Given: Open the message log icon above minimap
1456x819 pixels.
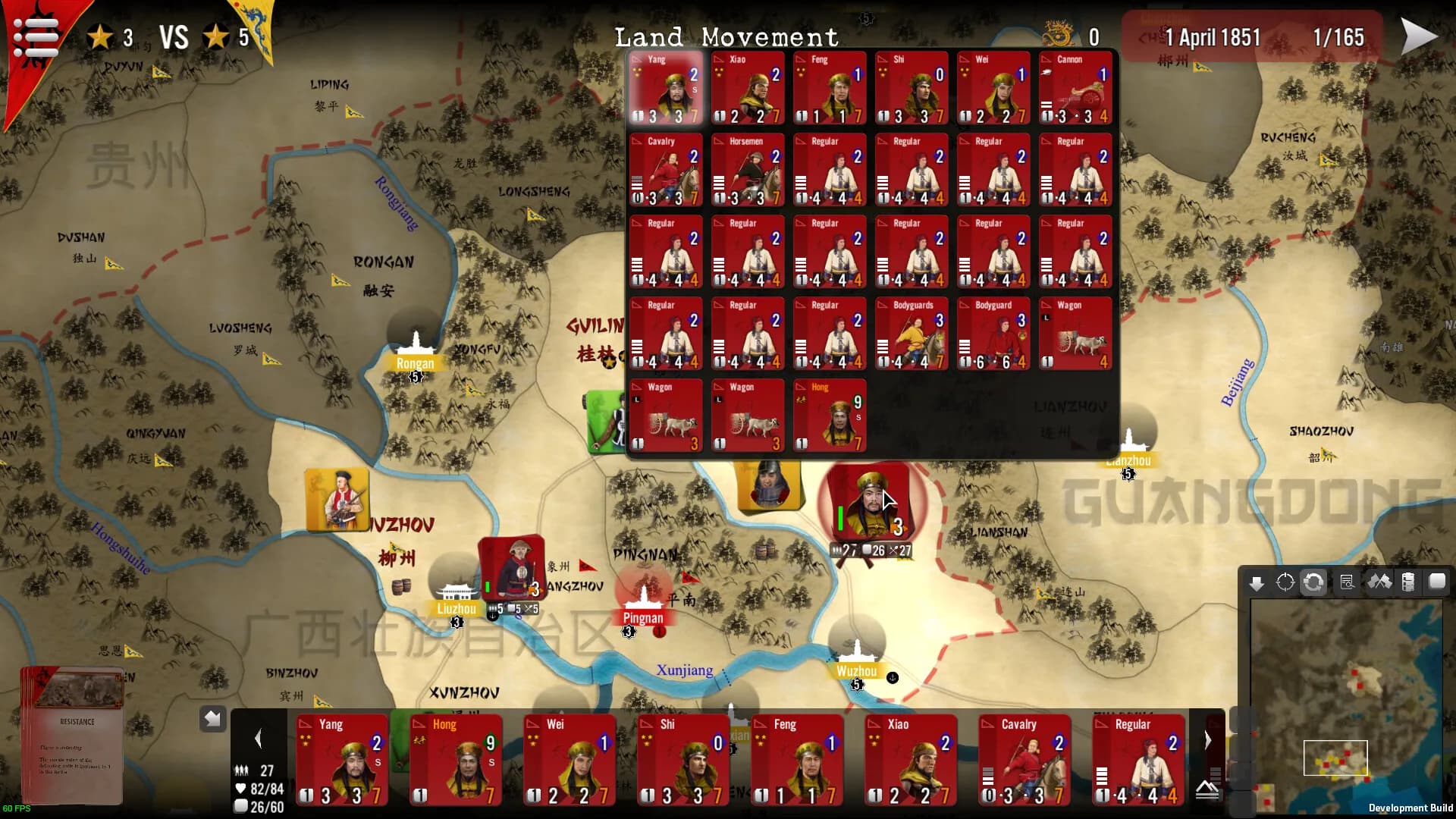Looking at the screenshot, I should (1347, 582).
